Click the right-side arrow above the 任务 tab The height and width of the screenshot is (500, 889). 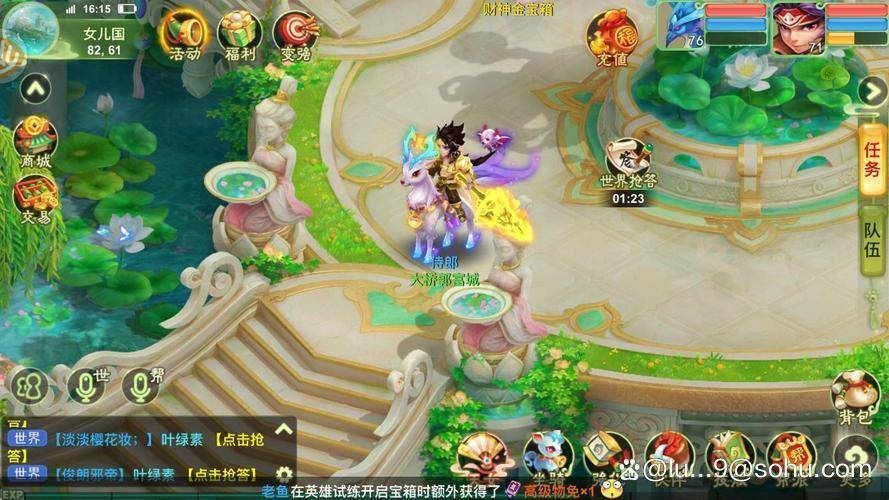(x=870, y=90)
